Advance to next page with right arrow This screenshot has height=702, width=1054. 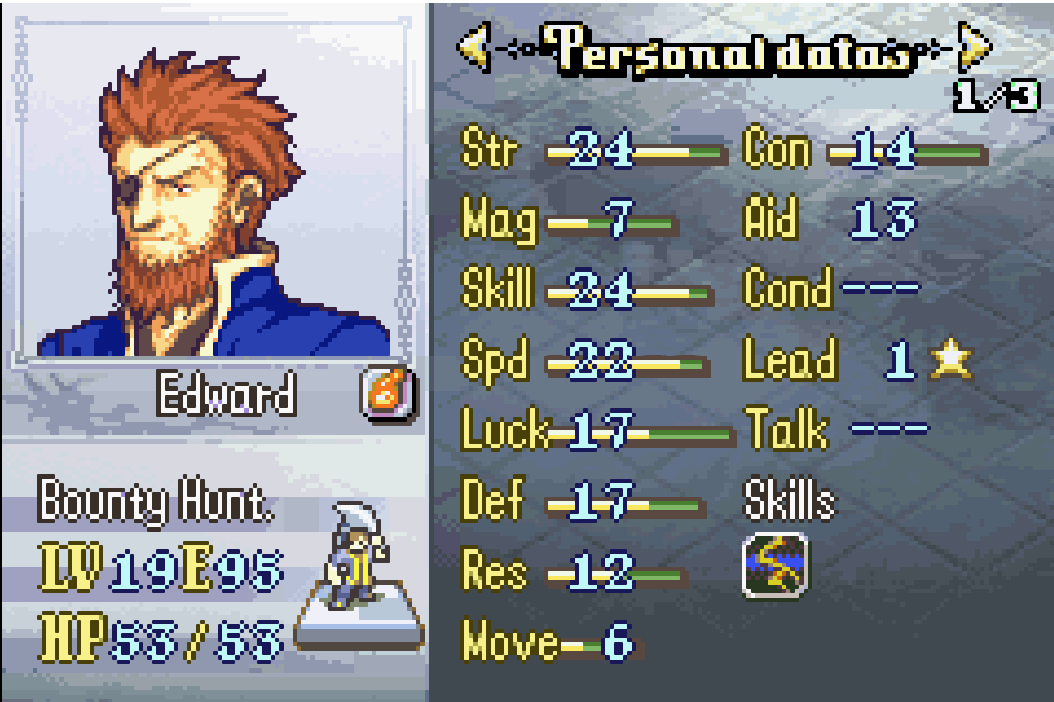pyautogui.click(x=973, y=47)
